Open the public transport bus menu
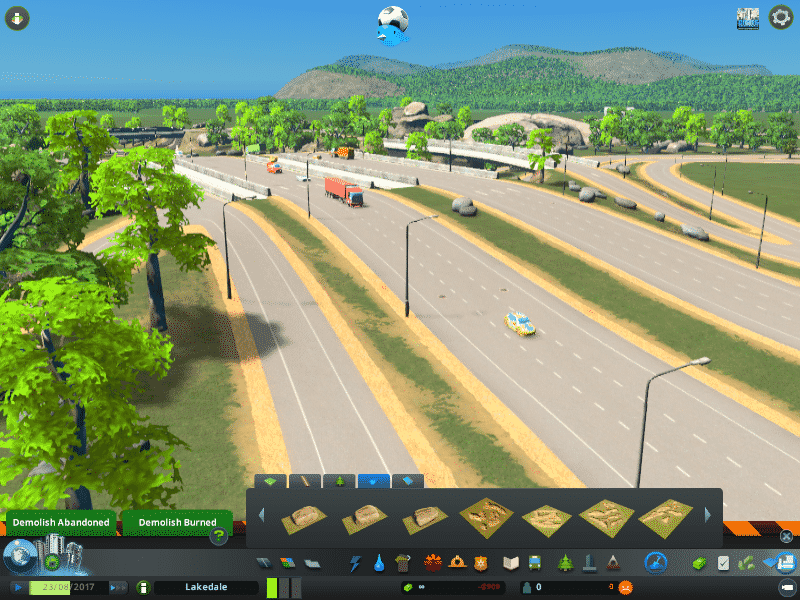The image size is (800, 600). click(x=535, y=563)
